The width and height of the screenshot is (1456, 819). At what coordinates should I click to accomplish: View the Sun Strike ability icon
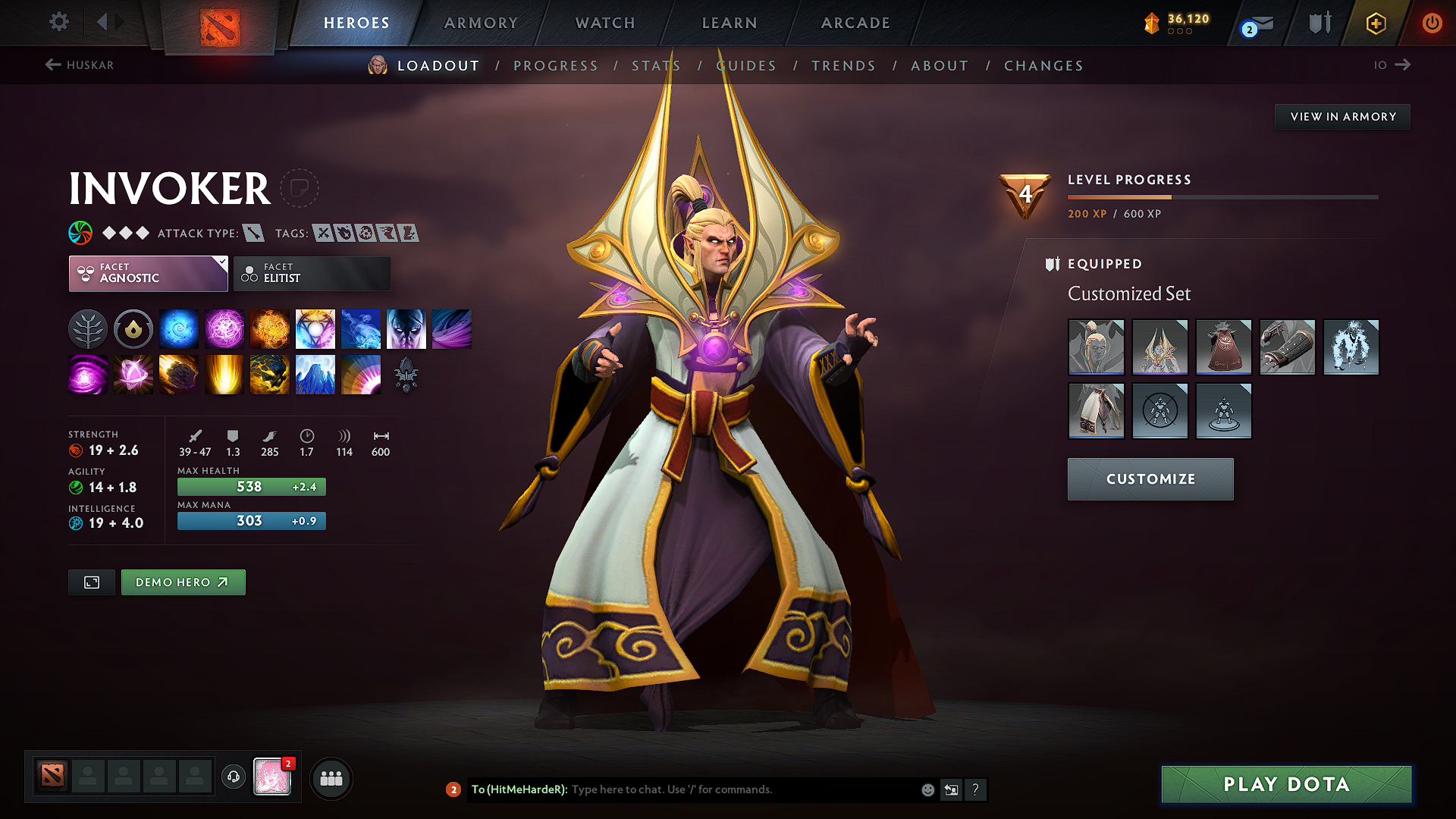click(x=224, y=374)
